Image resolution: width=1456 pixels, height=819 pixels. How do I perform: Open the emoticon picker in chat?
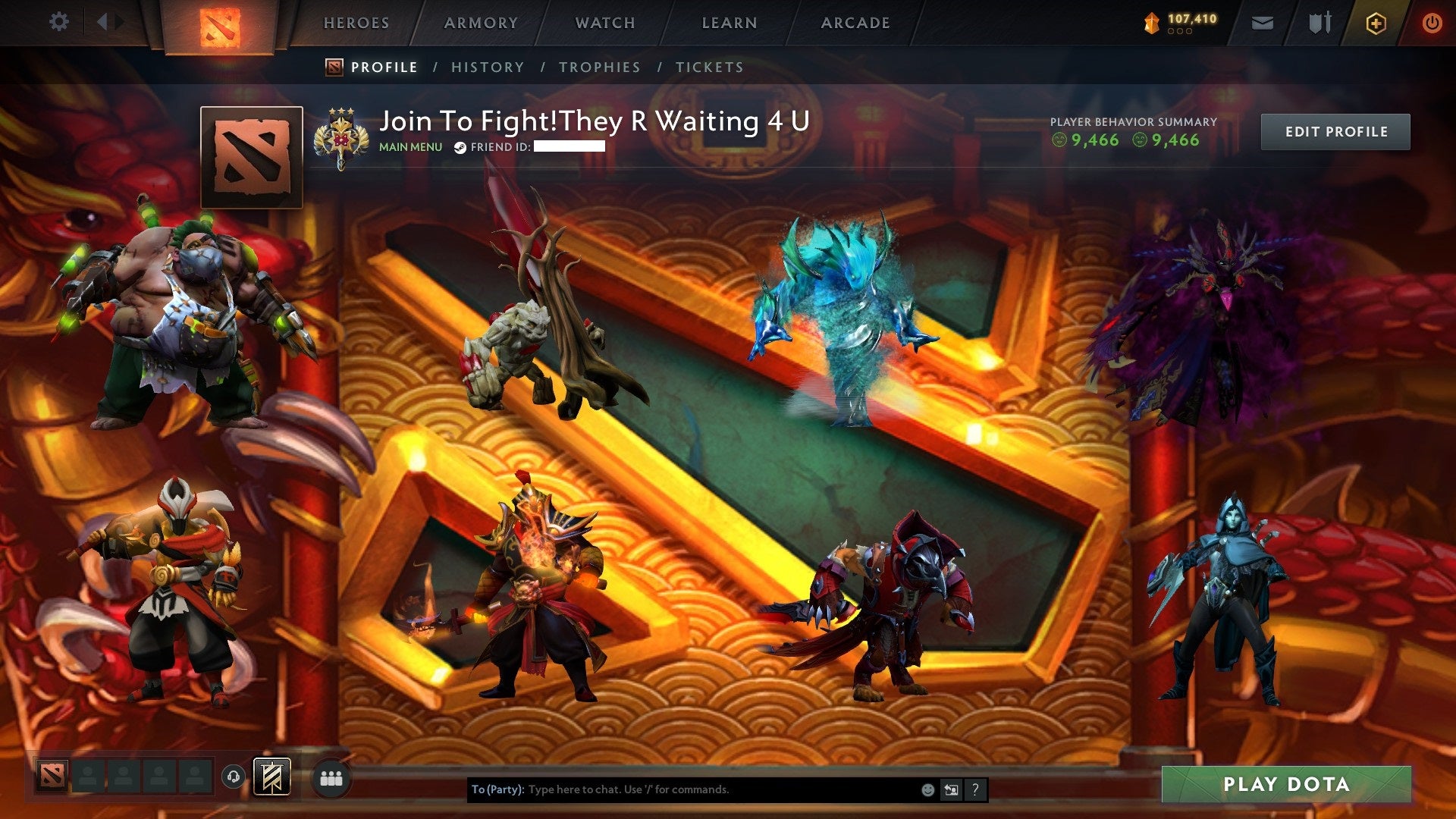[x=927, y=789]
